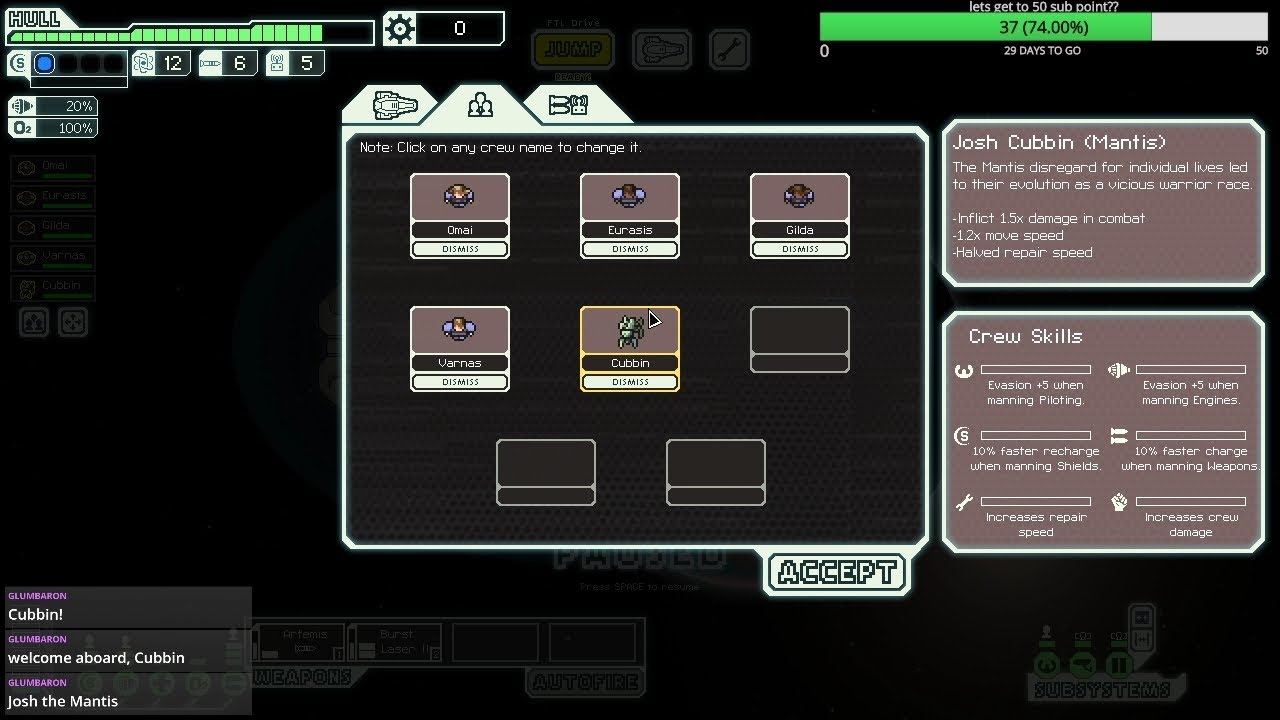The height and width of the screenshot is (720, 1280).
Task: Edit Gilda's crew name
Action: (800, 230)
